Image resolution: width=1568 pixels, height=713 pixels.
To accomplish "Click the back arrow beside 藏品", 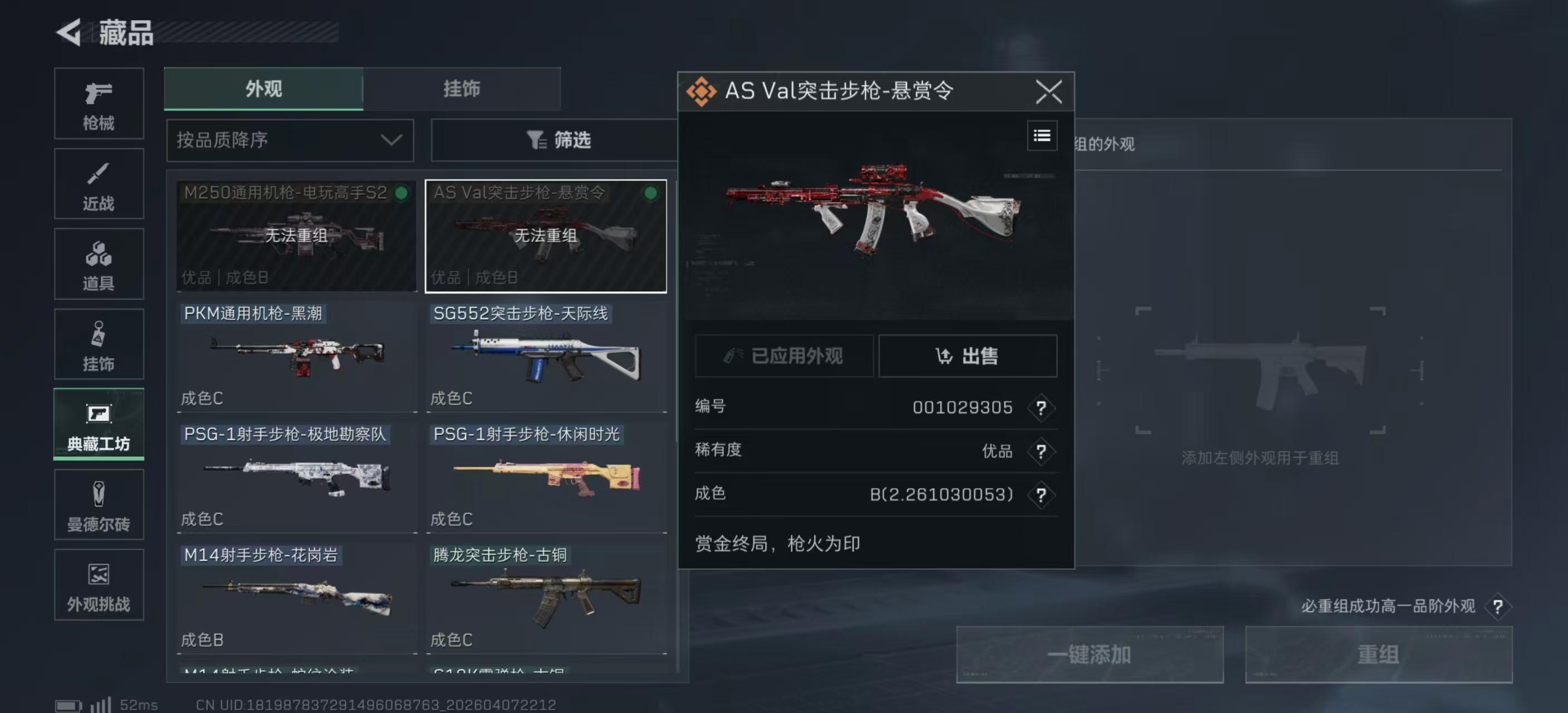I will pyautogui.click(x=69, y=33).
